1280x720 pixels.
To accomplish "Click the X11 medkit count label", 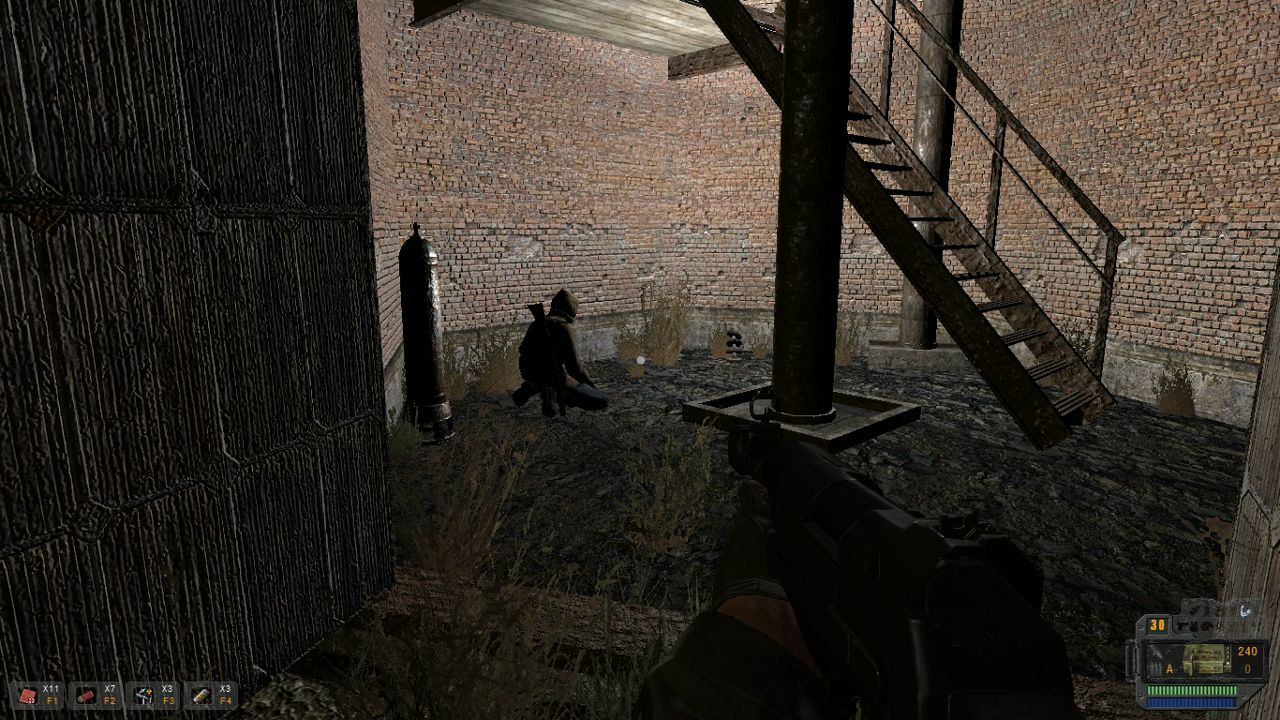I will [x=51, y=688].
